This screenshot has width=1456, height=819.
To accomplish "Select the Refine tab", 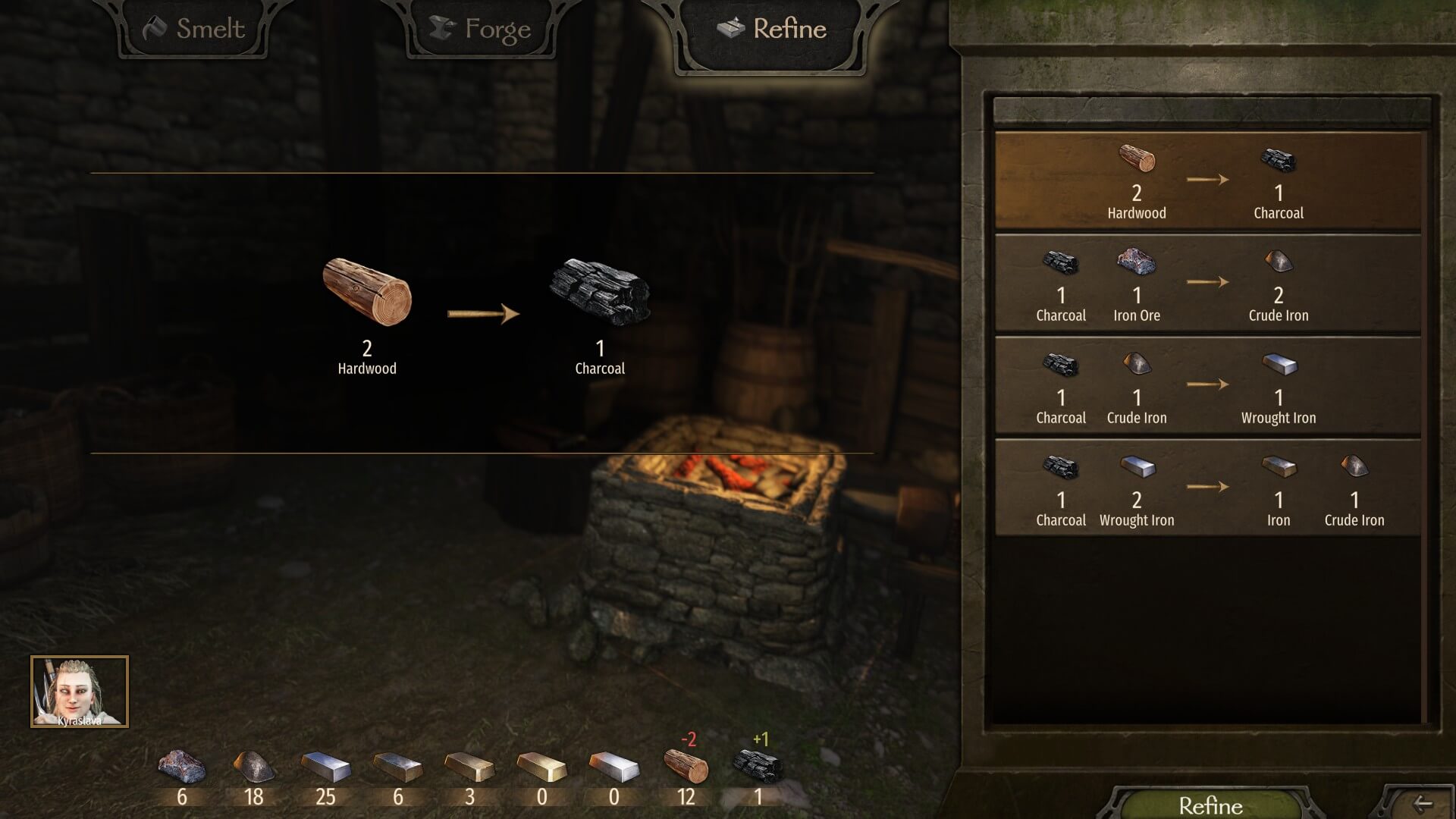I will (x=772, y=30).
